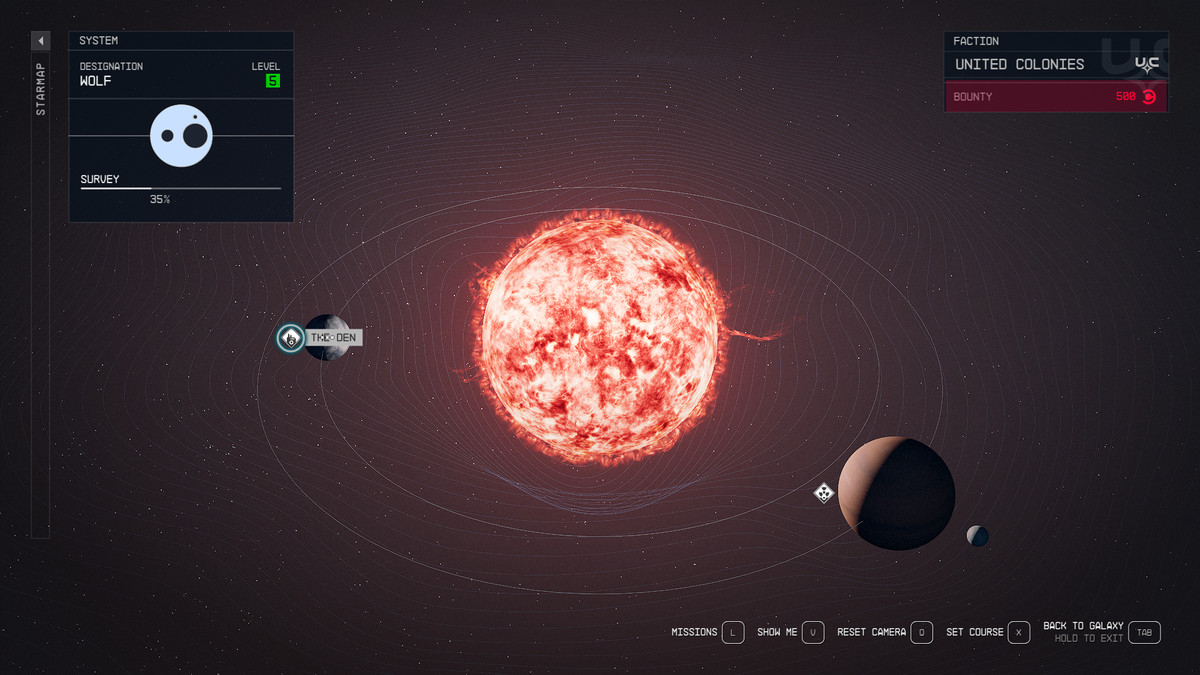
Task: Click the Wolf system diagram thumbnail
Action: [x=182, y=136]
